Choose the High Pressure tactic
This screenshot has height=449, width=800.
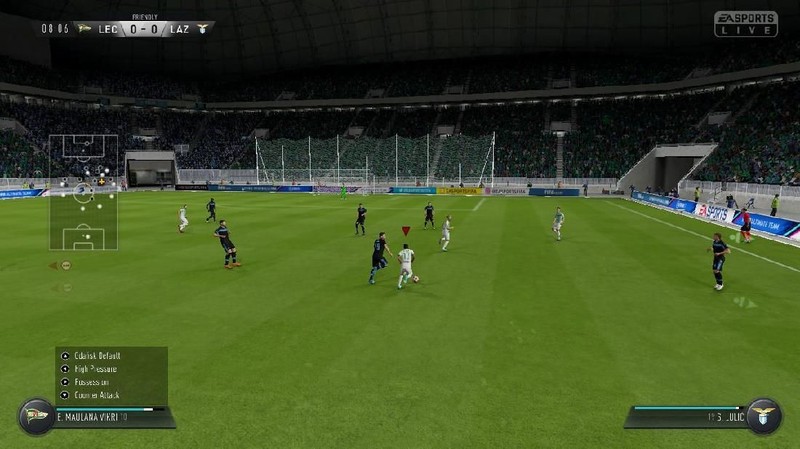point(96,368)
